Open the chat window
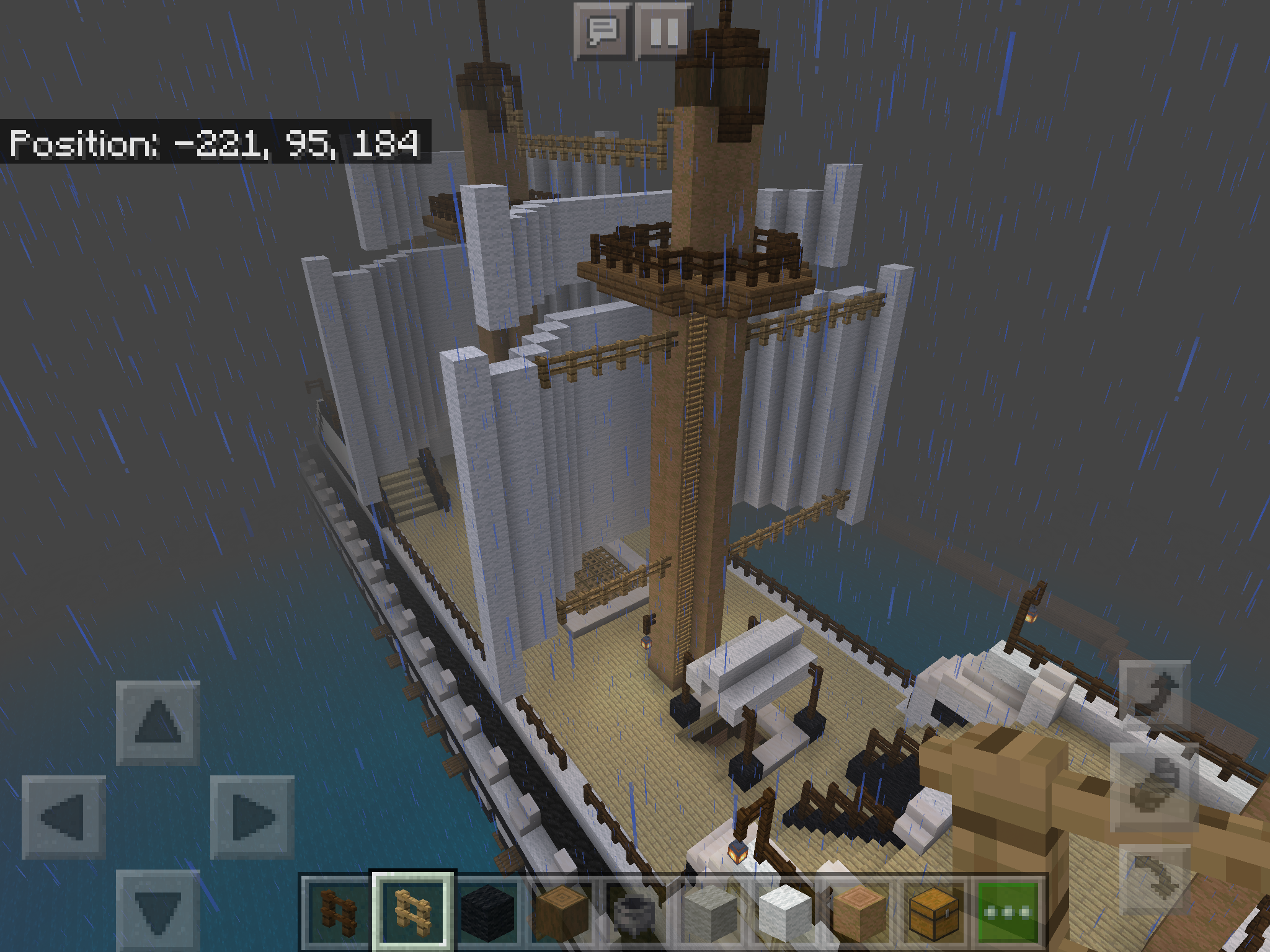Screen dimensions: 1270x952 (x=602, y=31)
